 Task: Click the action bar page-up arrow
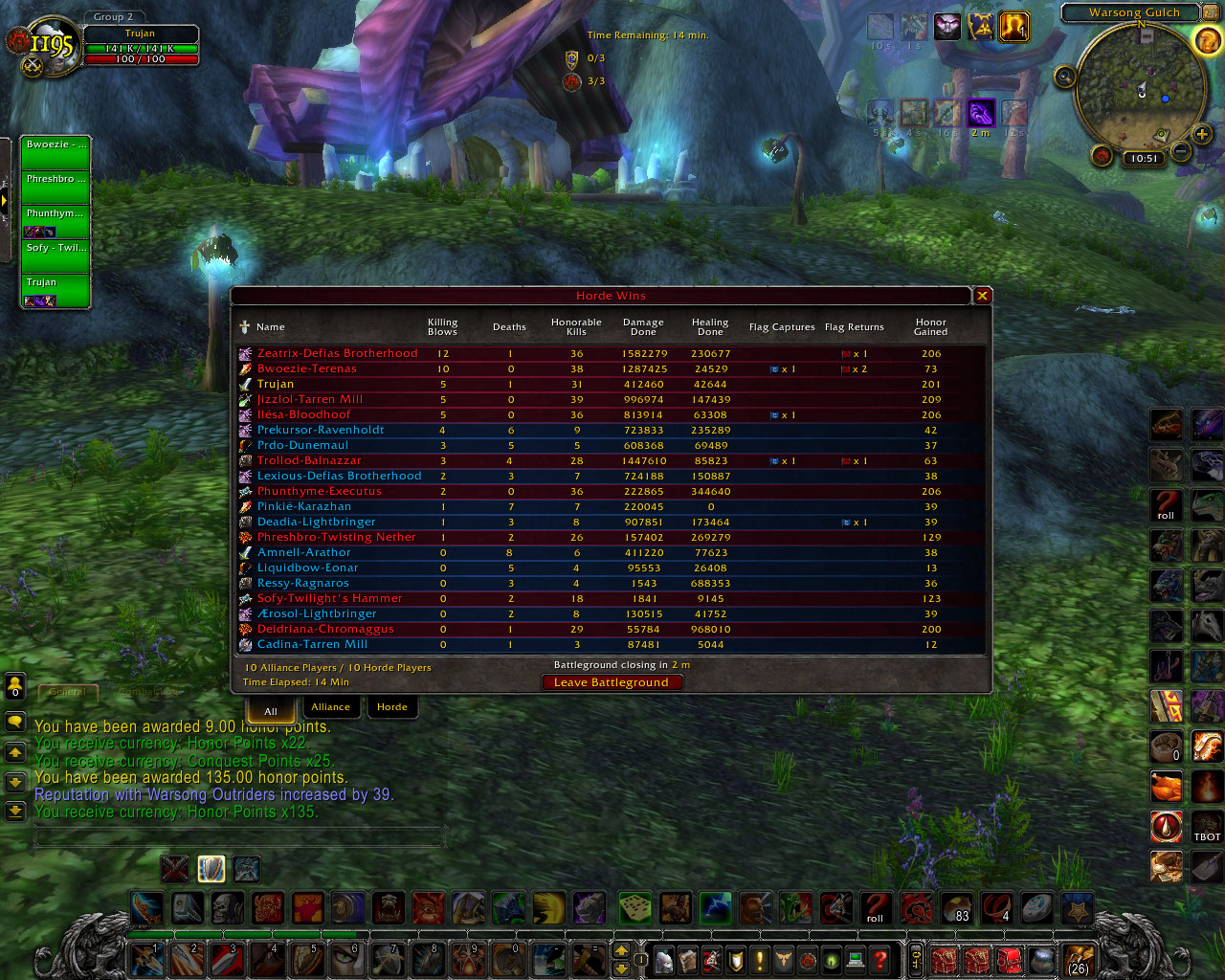(619, 952)
